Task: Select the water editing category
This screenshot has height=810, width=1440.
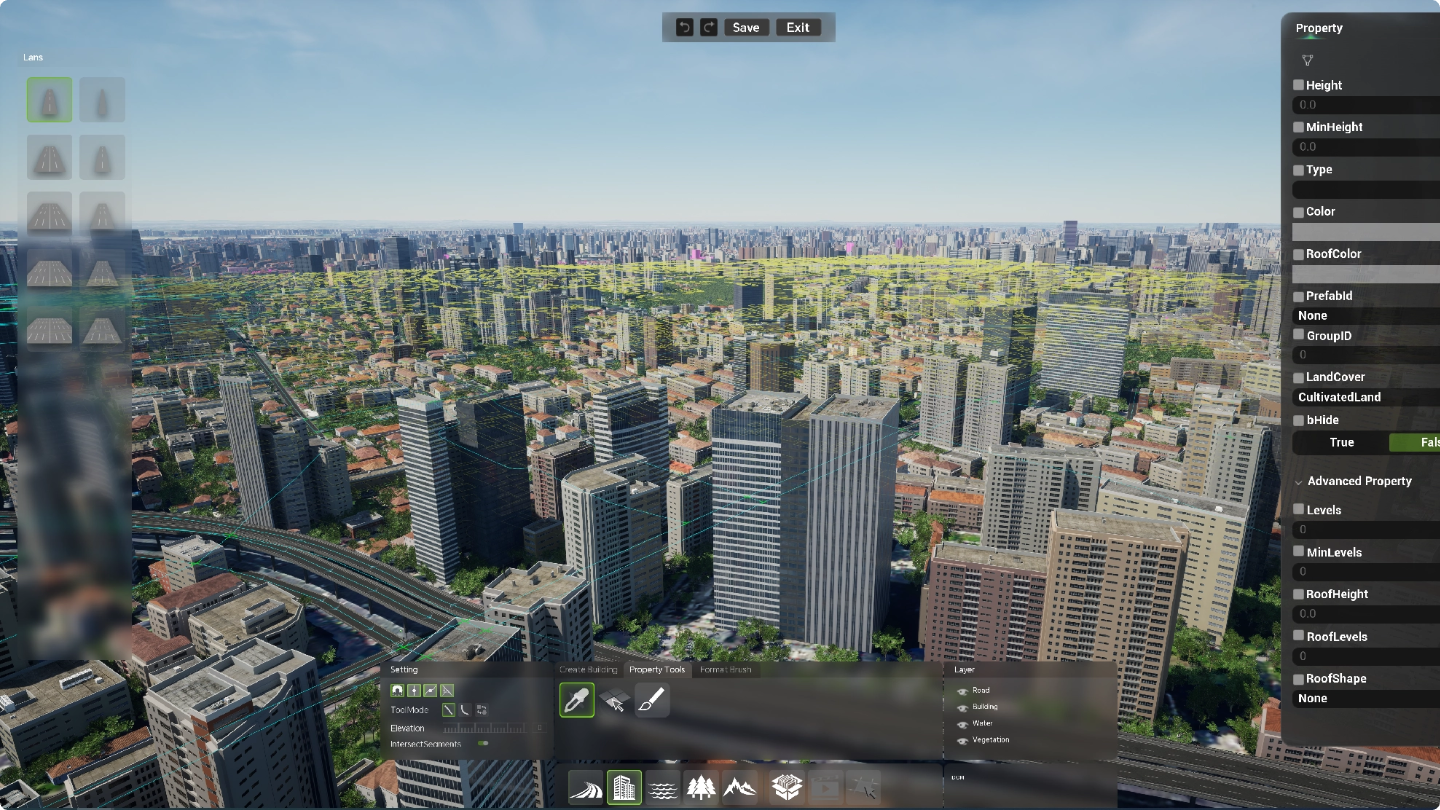Action: (x=663, y=788)
